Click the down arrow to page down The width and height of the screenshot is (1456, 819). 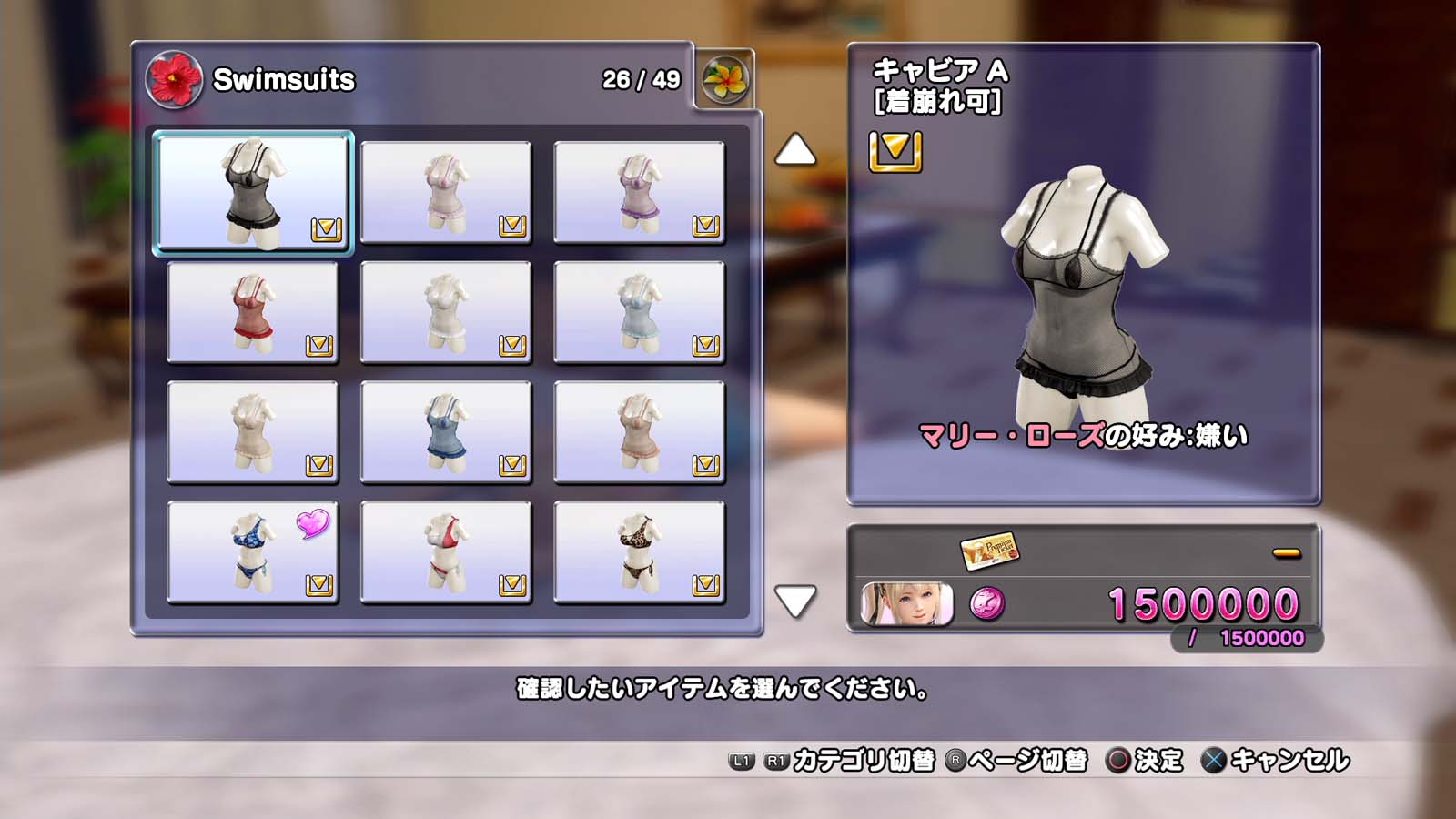pyautogui.click(x=794, y=601)
